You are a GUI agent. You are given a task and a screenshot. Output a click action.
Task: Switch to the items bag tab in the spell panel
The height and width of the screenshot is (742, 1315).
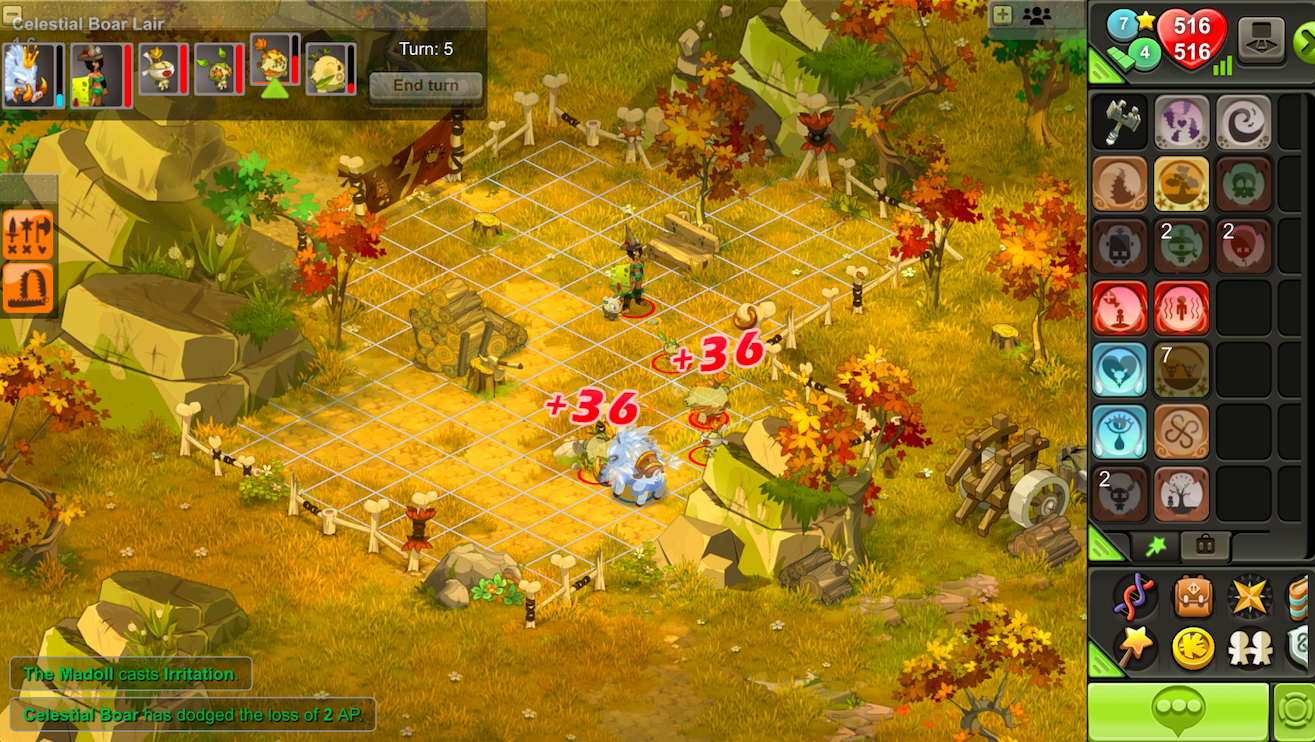tap(1205, 546)
